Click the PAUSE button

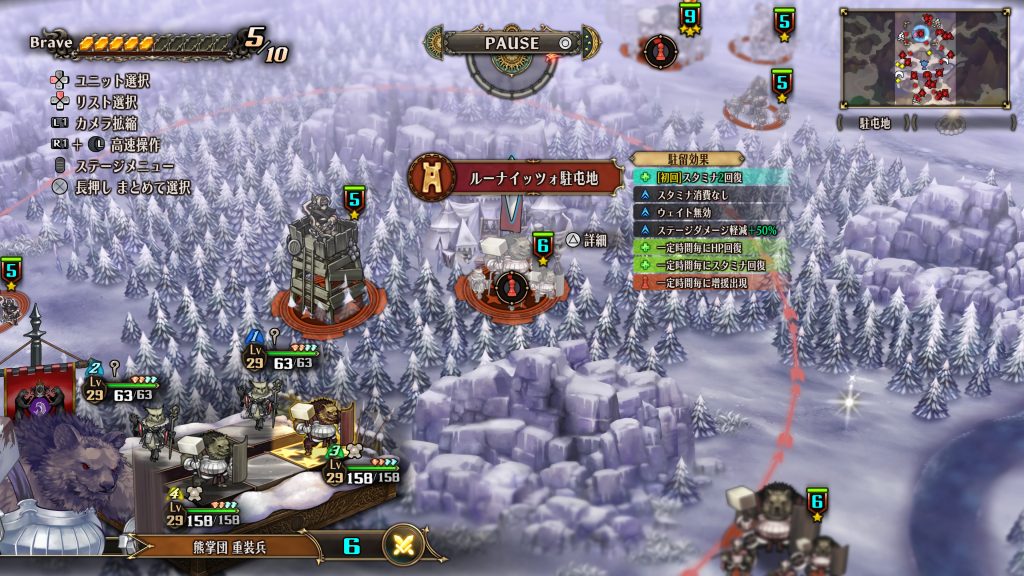pos(512,43)
